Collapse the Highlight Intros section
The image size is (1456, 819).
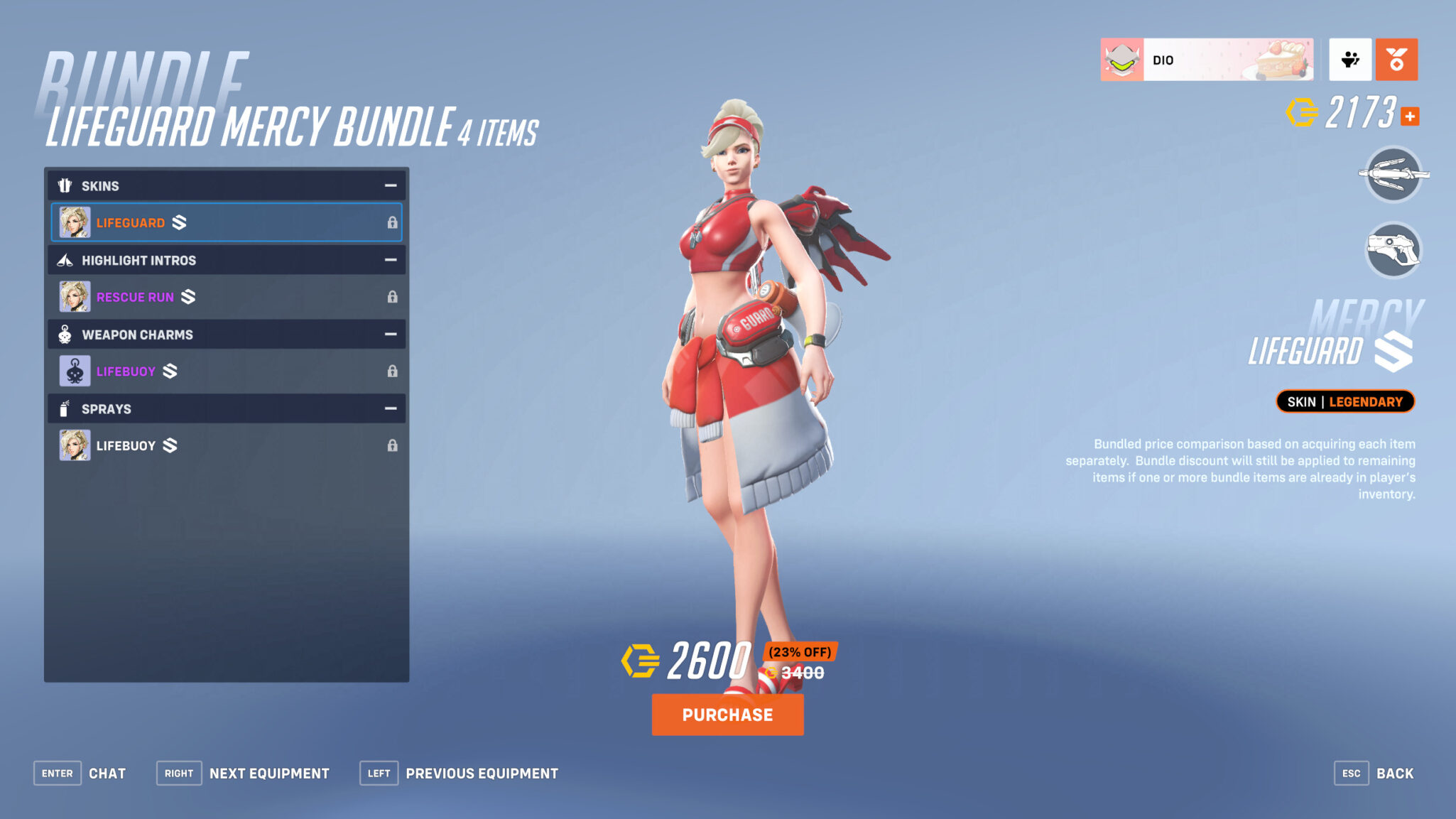390,260
